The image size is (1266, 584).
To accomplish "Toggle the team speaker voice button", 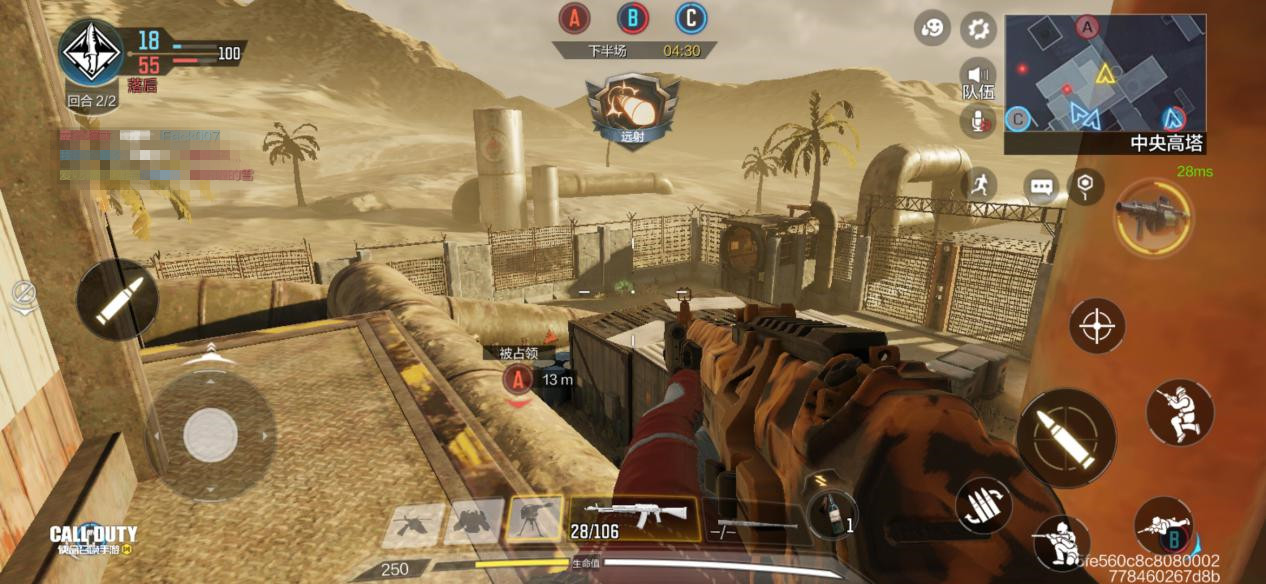I will (978, 78).
